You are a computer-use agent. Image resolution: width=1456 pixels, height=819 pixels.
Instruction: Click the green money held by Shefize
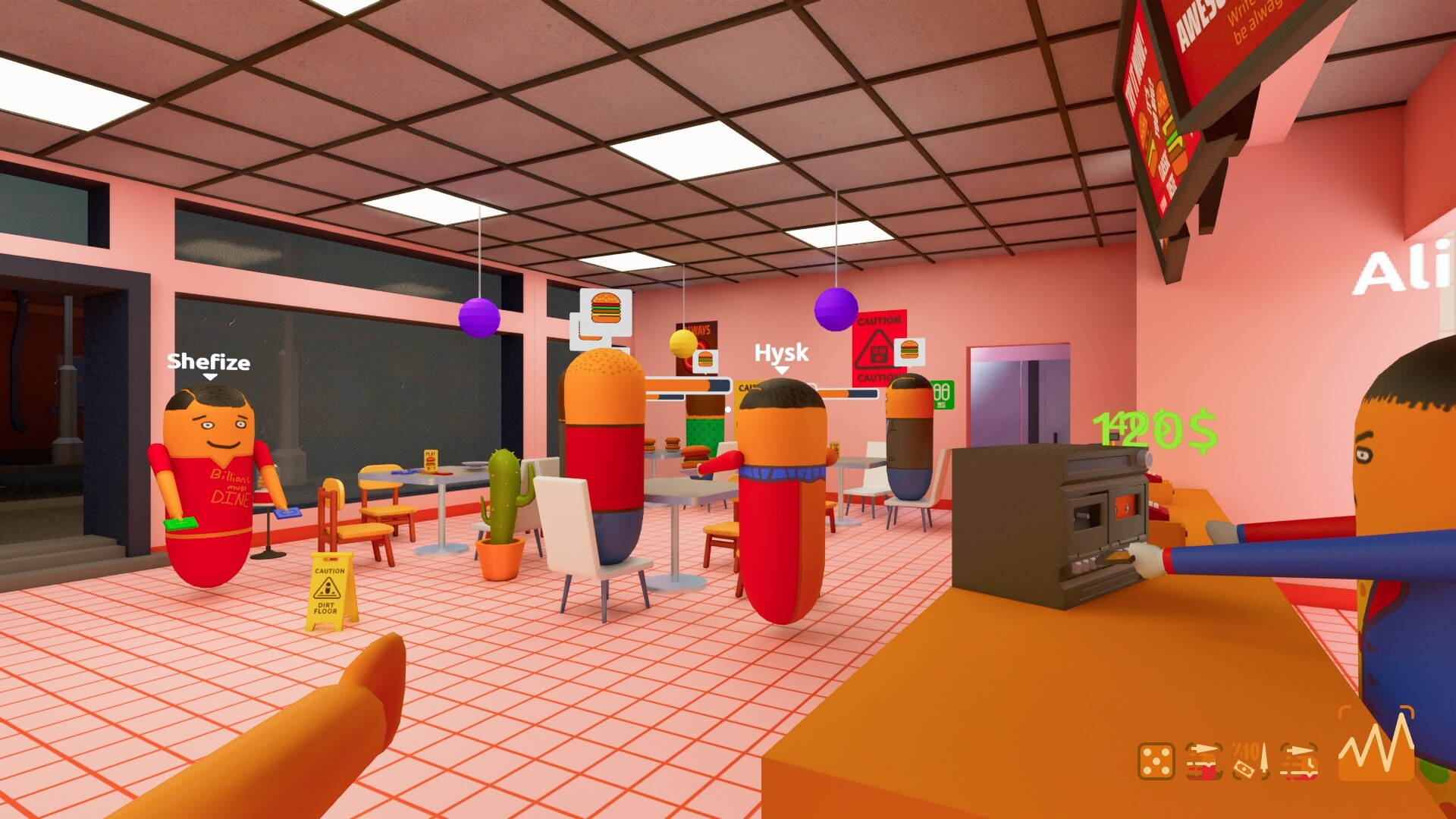pos(179,524)
